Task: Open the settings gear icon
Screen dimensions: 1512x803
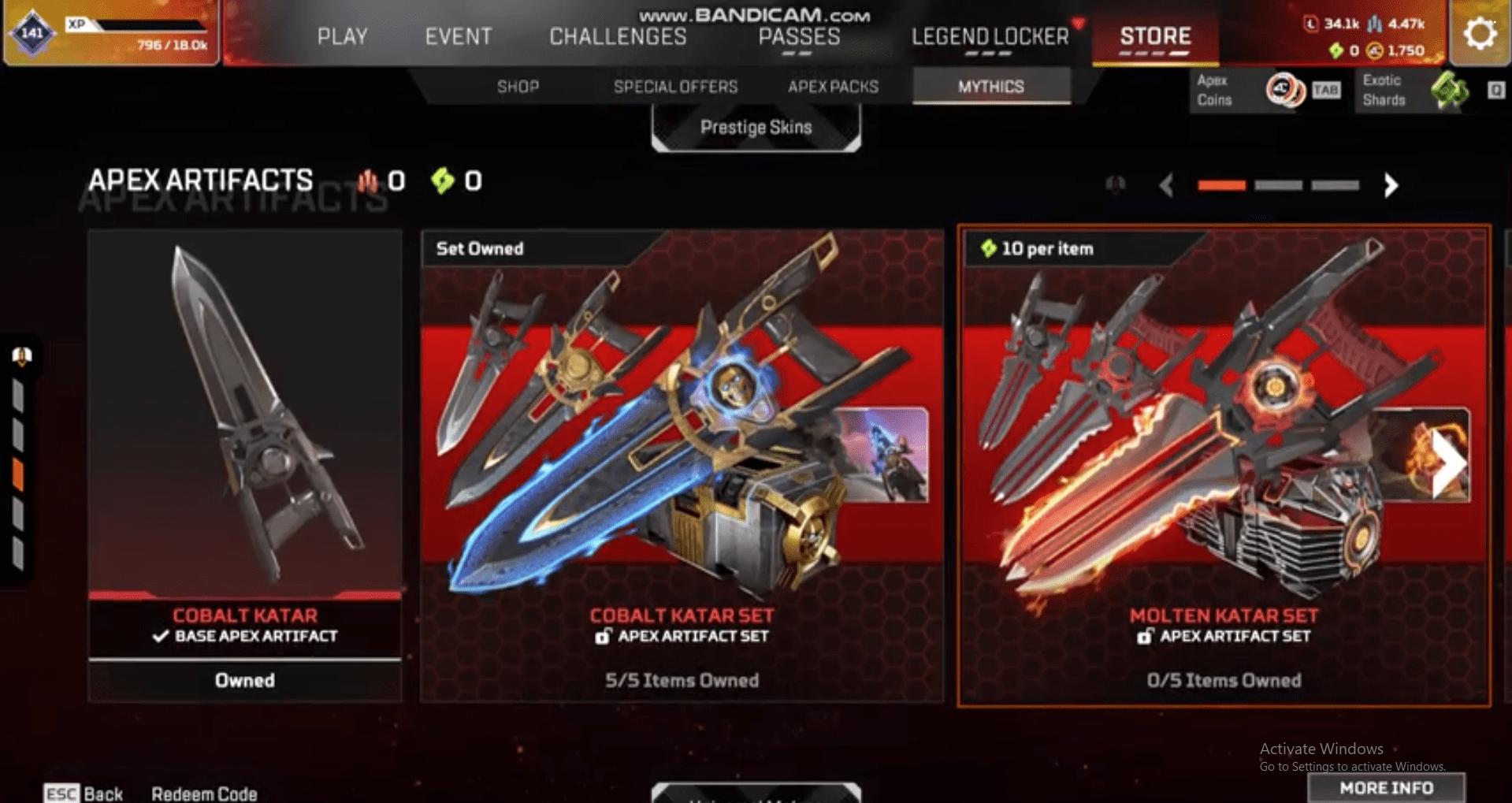Action: tap(1479, 33)
